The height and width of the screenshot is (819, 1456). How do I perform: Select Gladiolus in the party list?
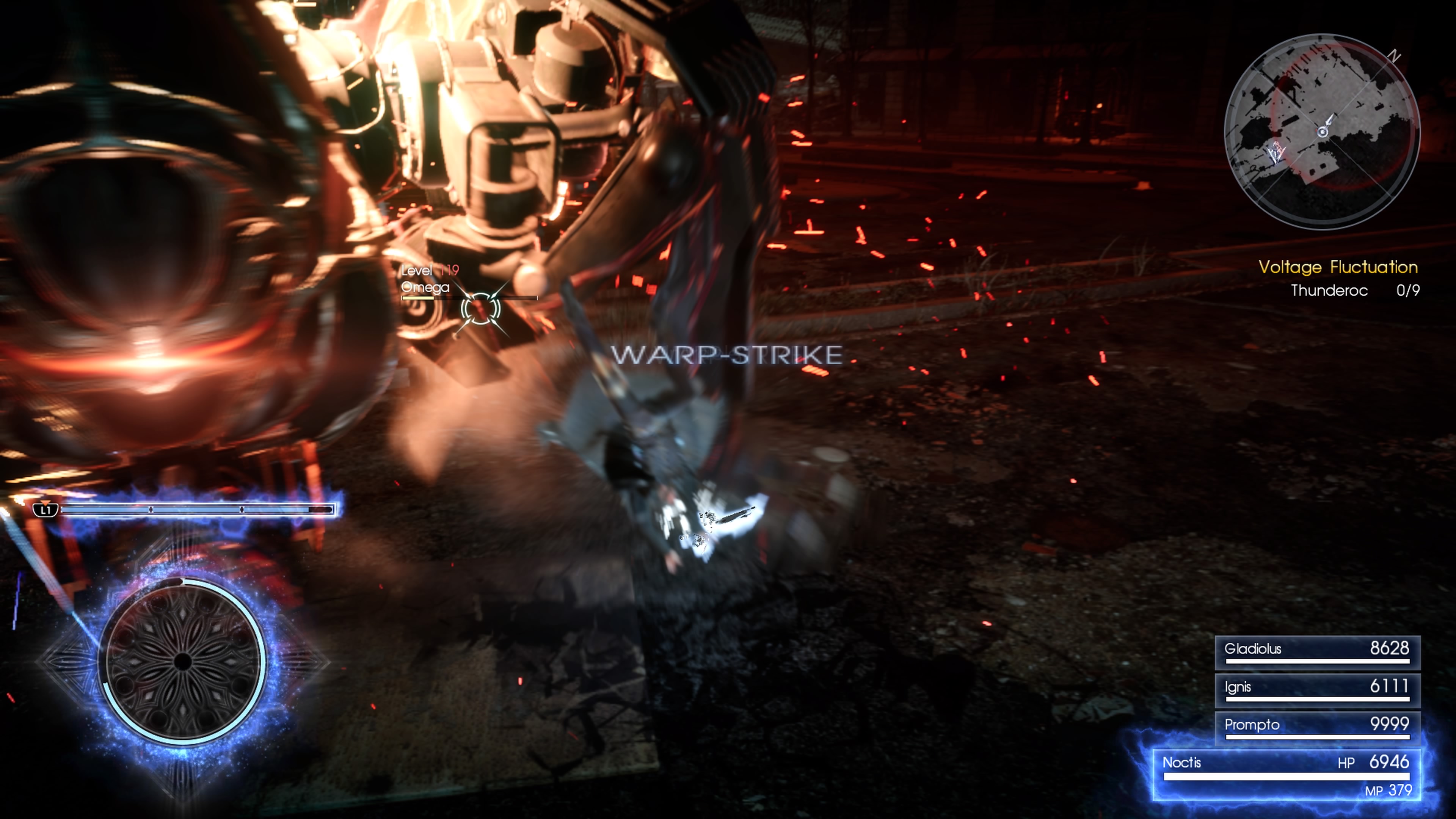tap(1316, 652)
